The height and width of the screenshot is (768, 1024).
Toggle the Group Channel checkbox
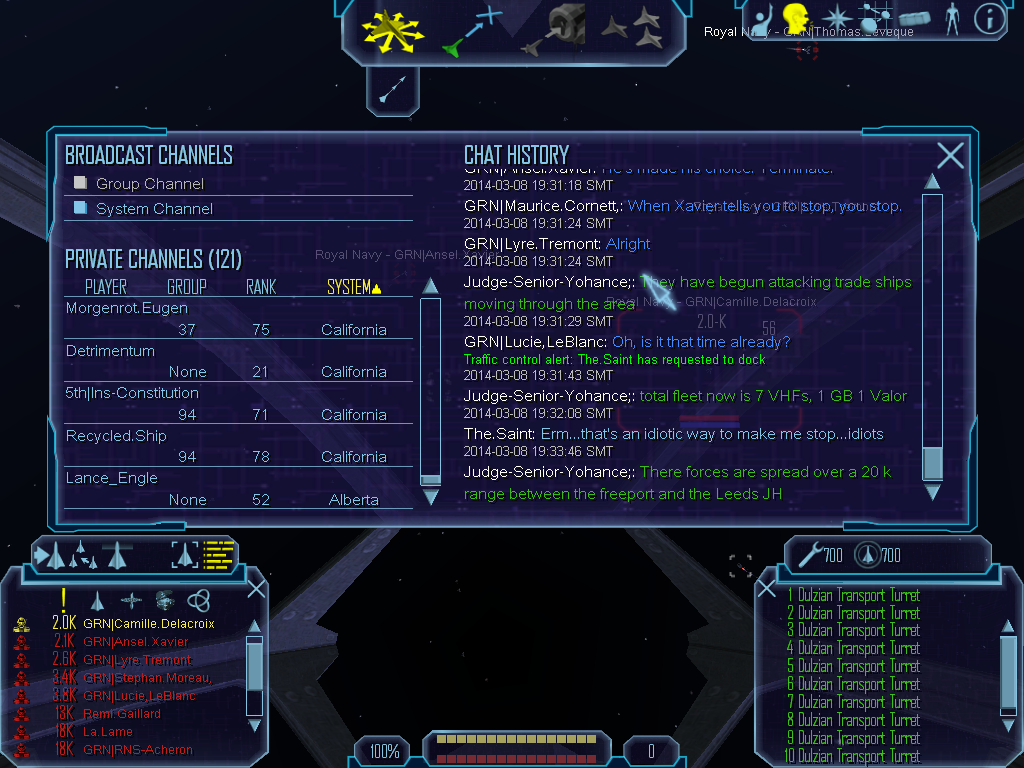point(81,183)
